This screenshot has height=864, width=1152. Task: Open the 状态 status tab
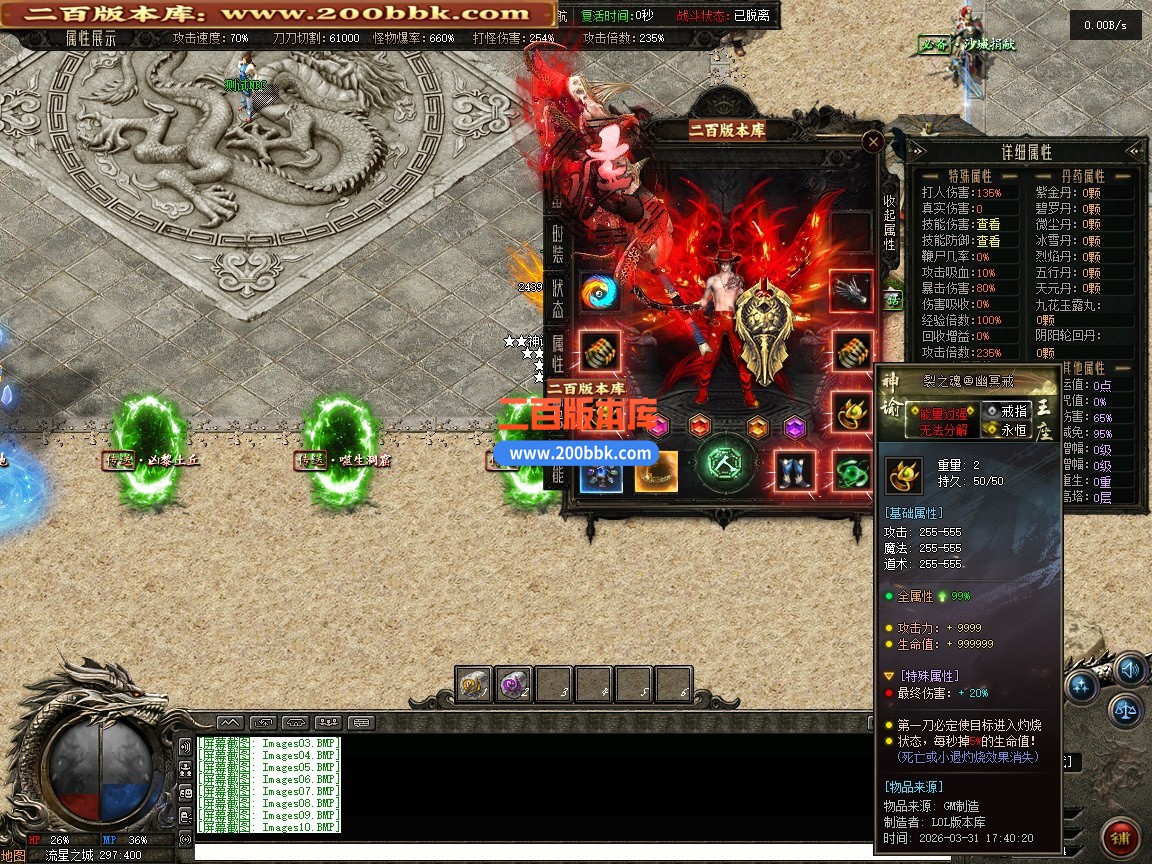coord(558,300)
